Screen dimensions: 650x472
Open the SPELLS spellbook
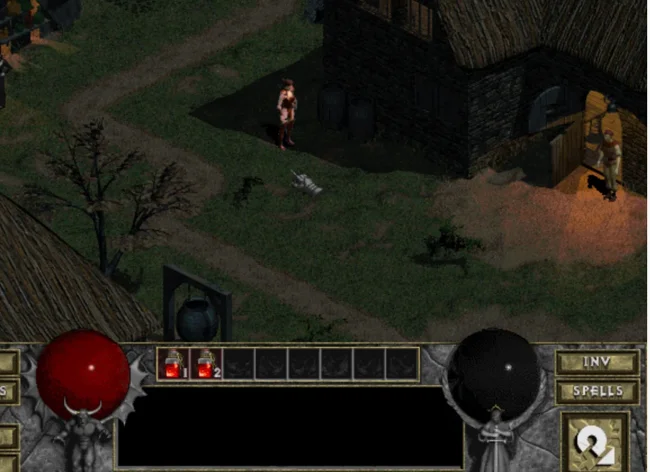(x=597, y=390)
